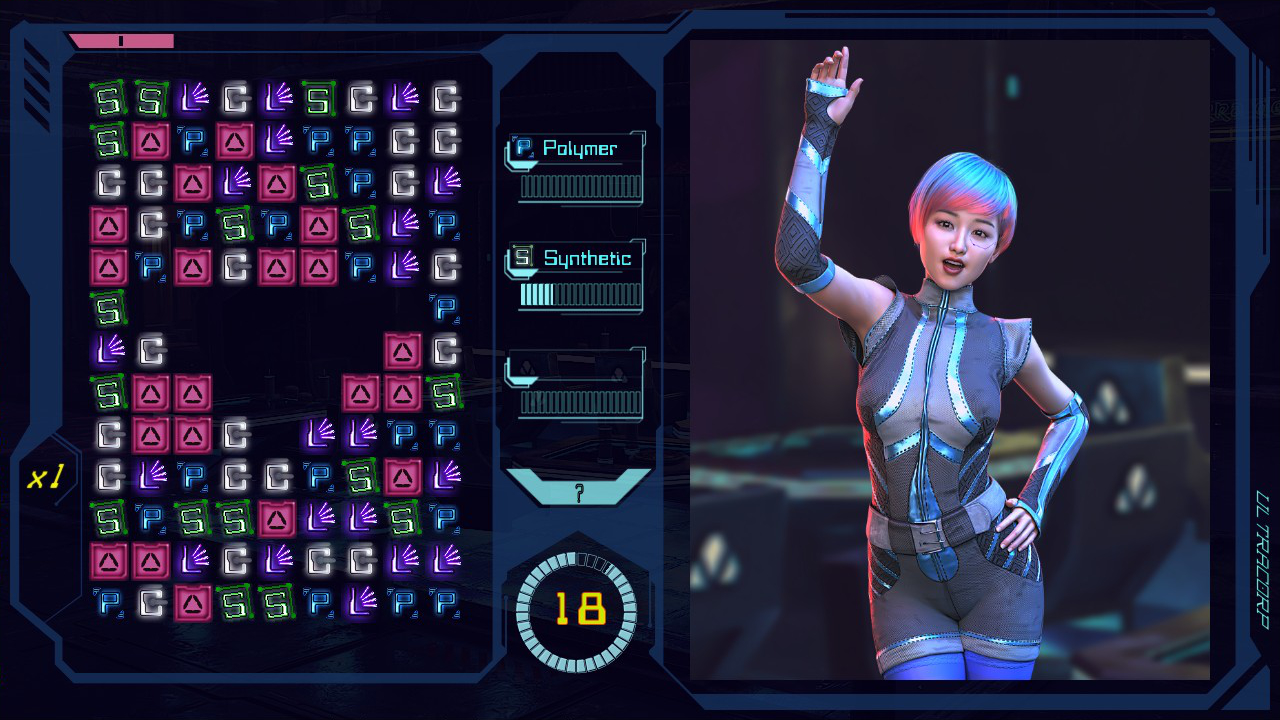Image resolution: width=1280 pixels, height=720 pixels.
Task: Select the Synthetic objective panel
Action: pos(577,277)
